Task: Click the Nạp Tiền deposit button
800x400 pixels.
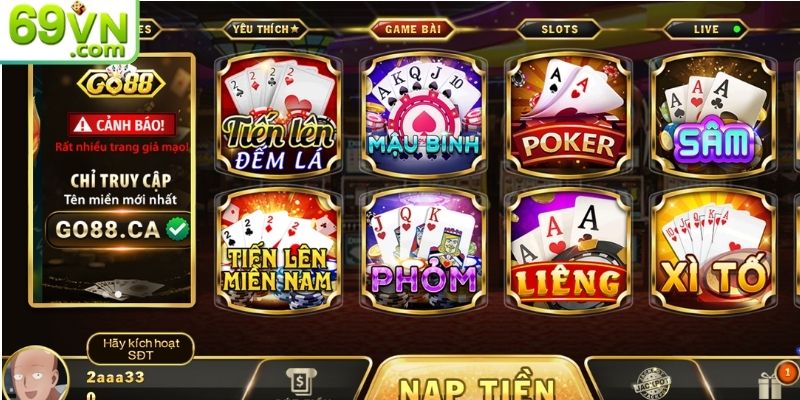Action: 476,385
